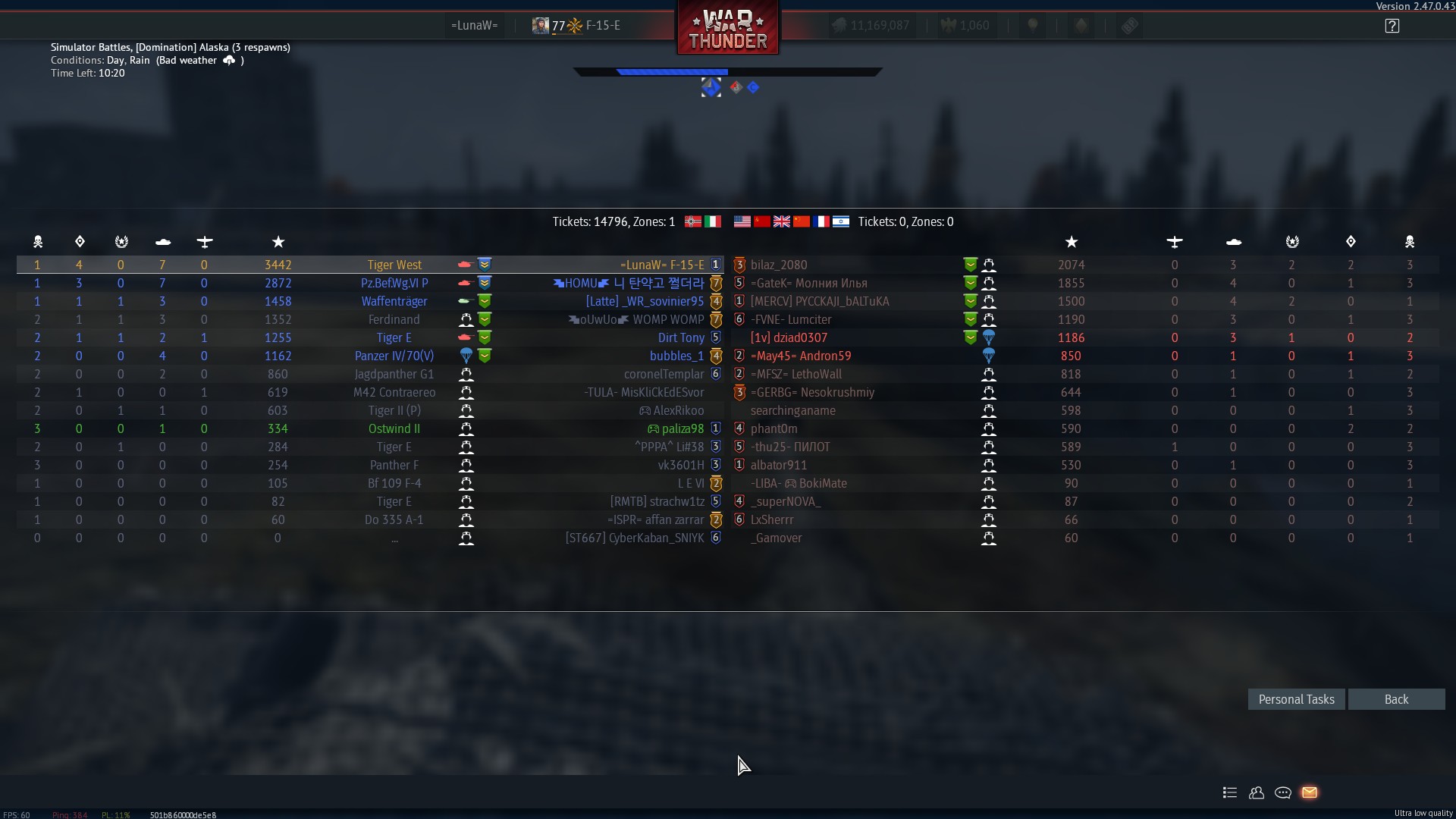The height and width of the screenshot is (819, 1456).
Task: Click the =LunaW= F-15-E player row
Action: point(661,265)
